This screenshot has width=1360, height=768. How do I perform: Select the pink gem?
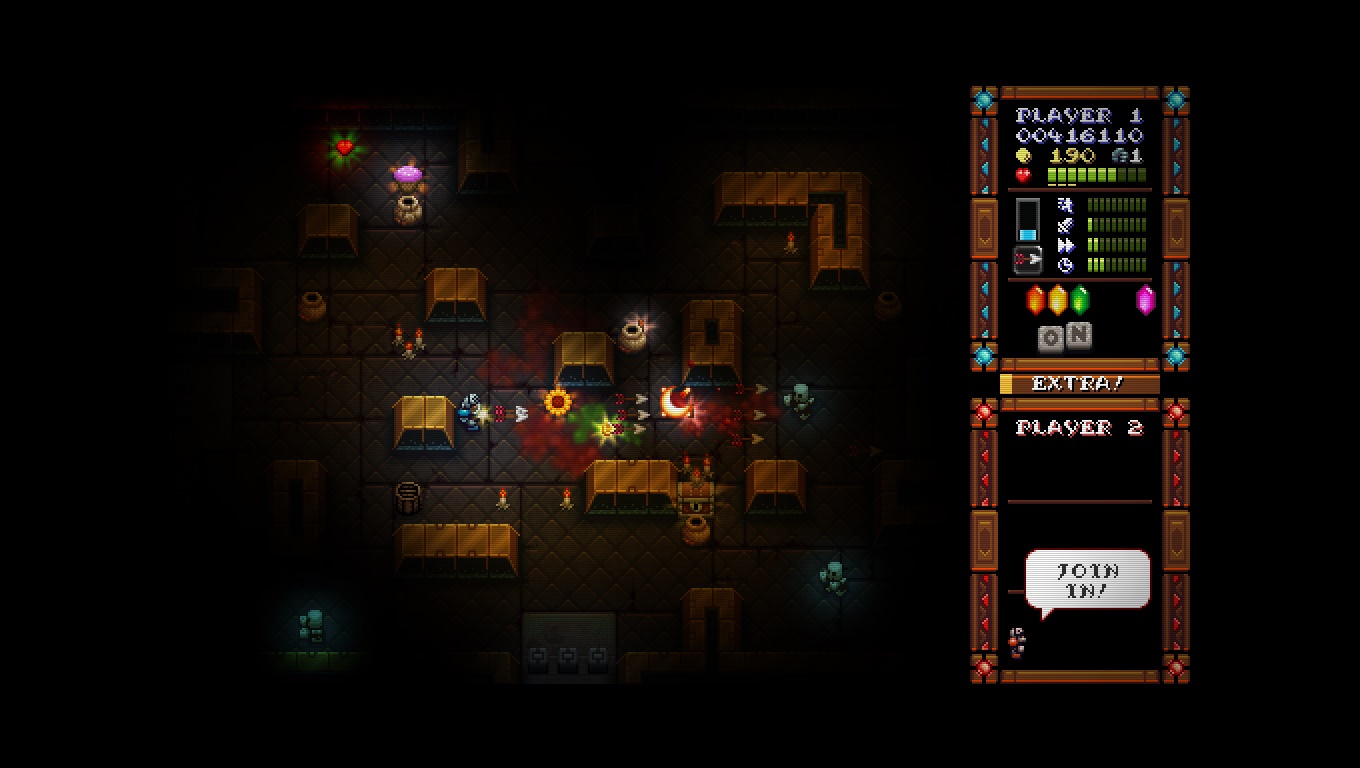point(1145,300)
